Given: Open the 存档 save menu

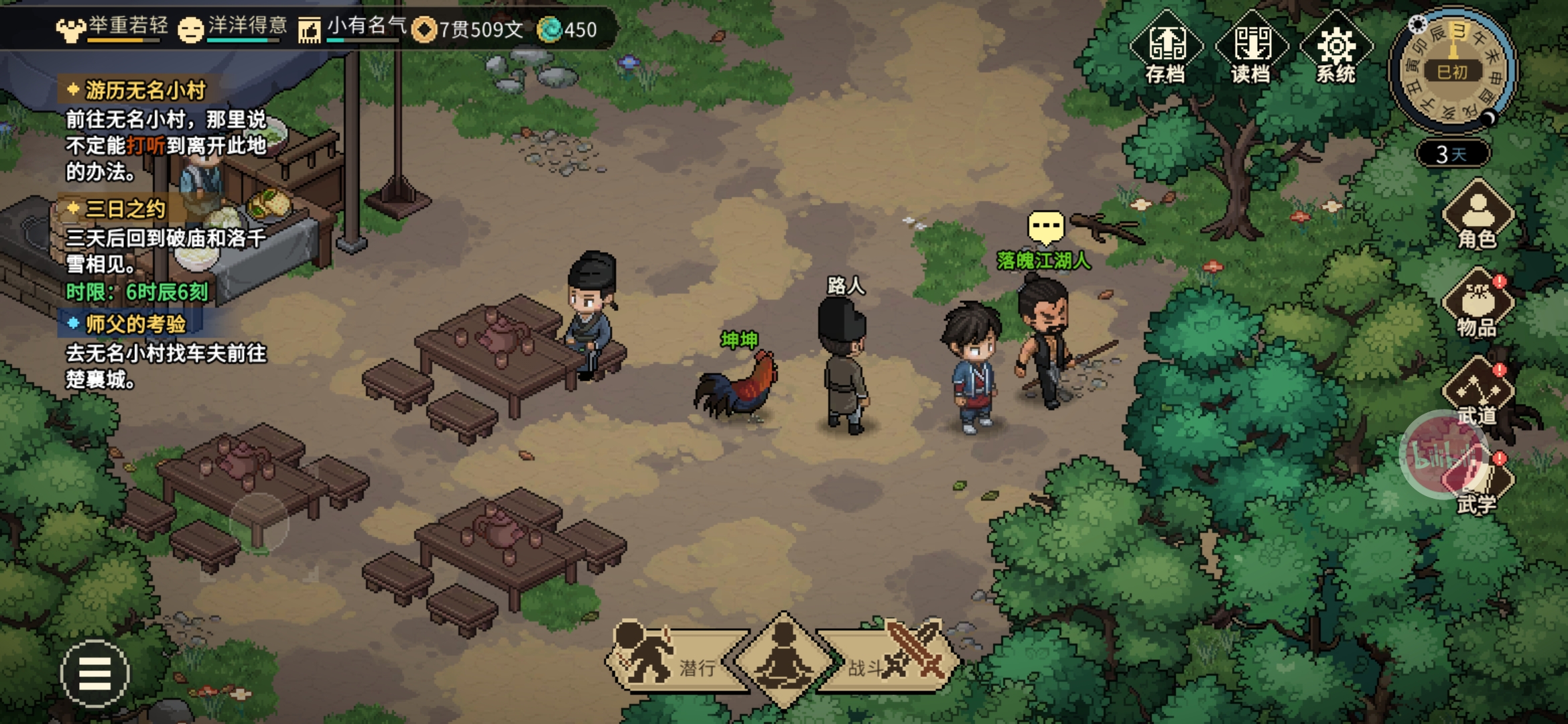Looking at the screenshot, I should coord(1166,48).
